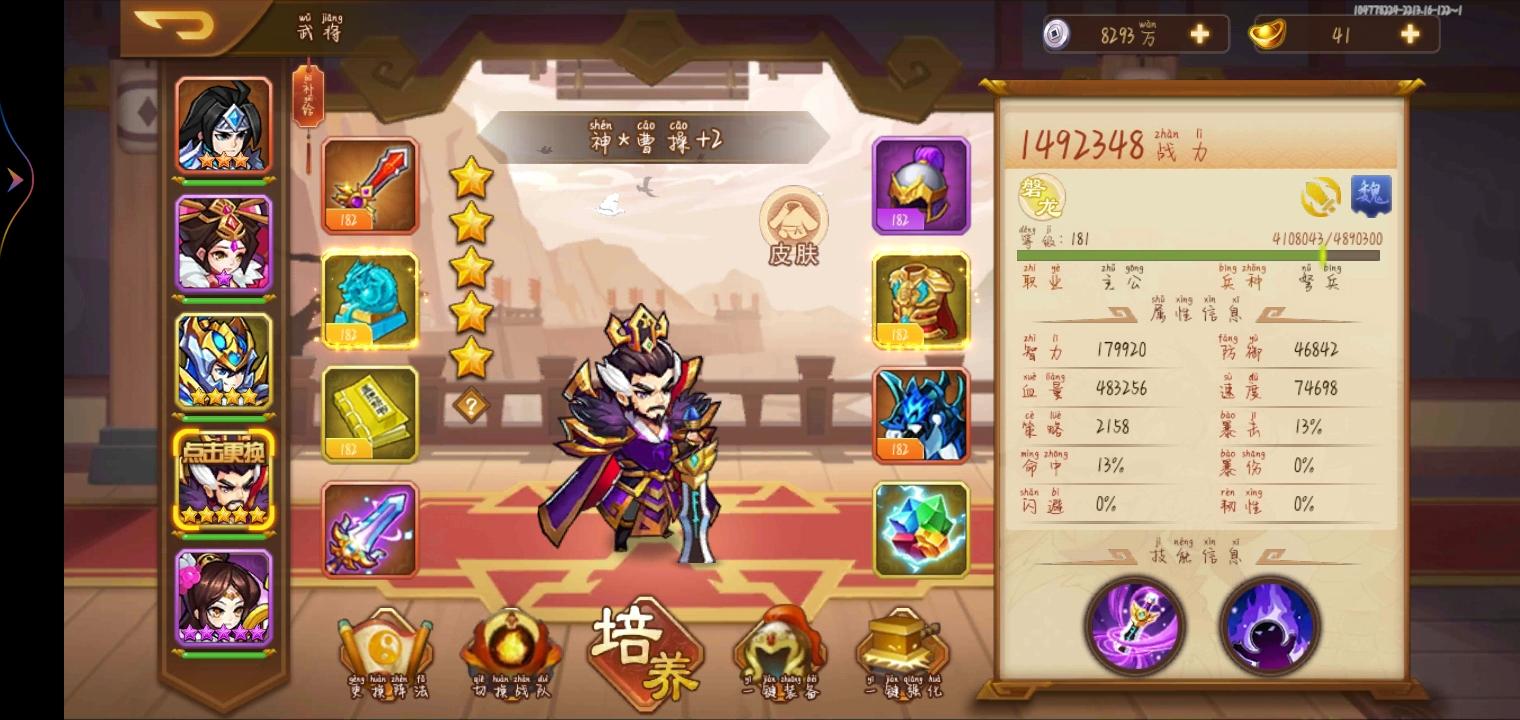This screenshot has height=720, width=1520.
Task: Select the blue beast mount equipment slot
Action: (x=919, y=414)
